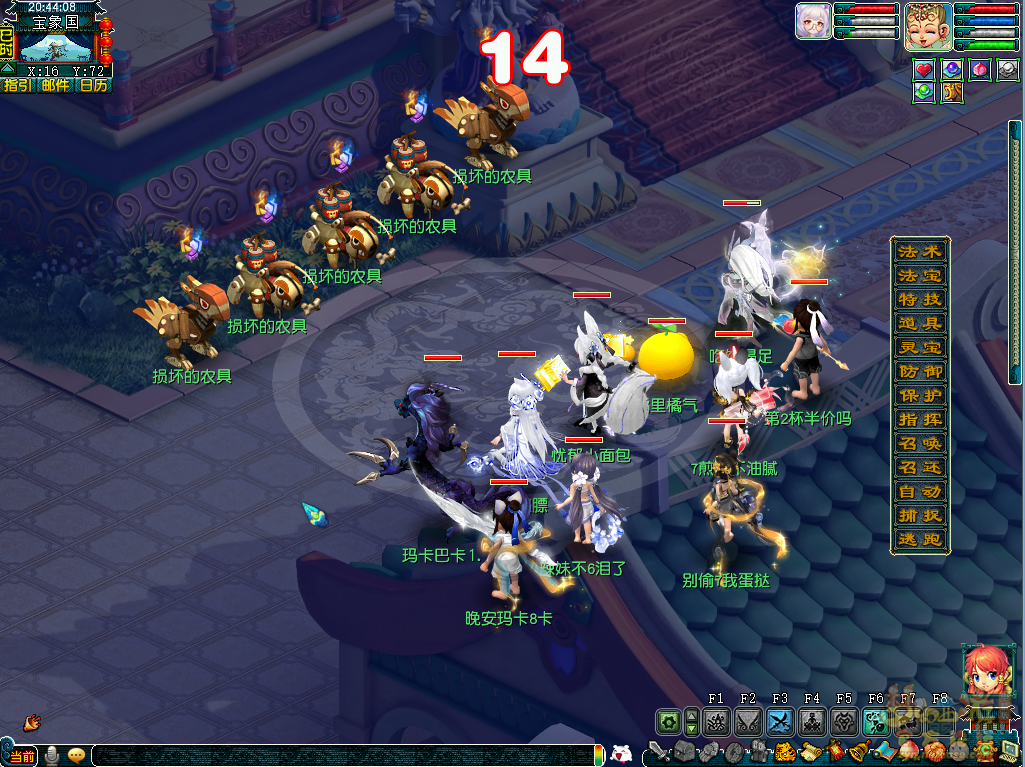1025x767 pixels.
Task: Choose 逃跑 to flee the battle
Action: pos(920,540)
